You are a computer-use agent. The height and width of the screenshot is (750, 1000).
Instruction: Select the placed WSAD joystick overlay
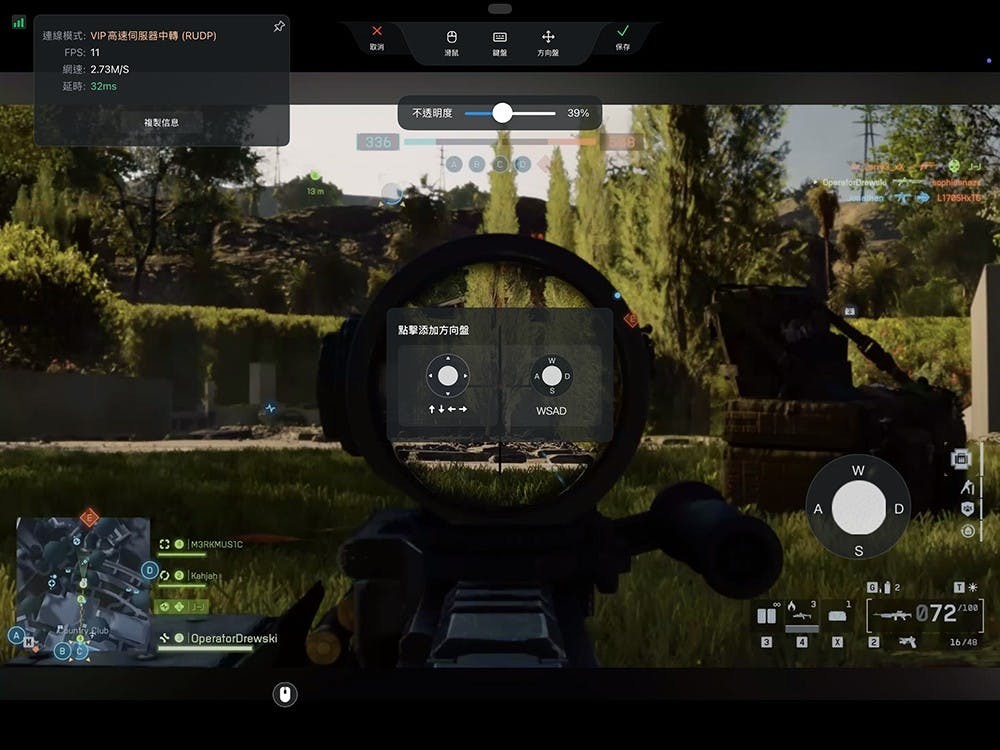point(858,507)
